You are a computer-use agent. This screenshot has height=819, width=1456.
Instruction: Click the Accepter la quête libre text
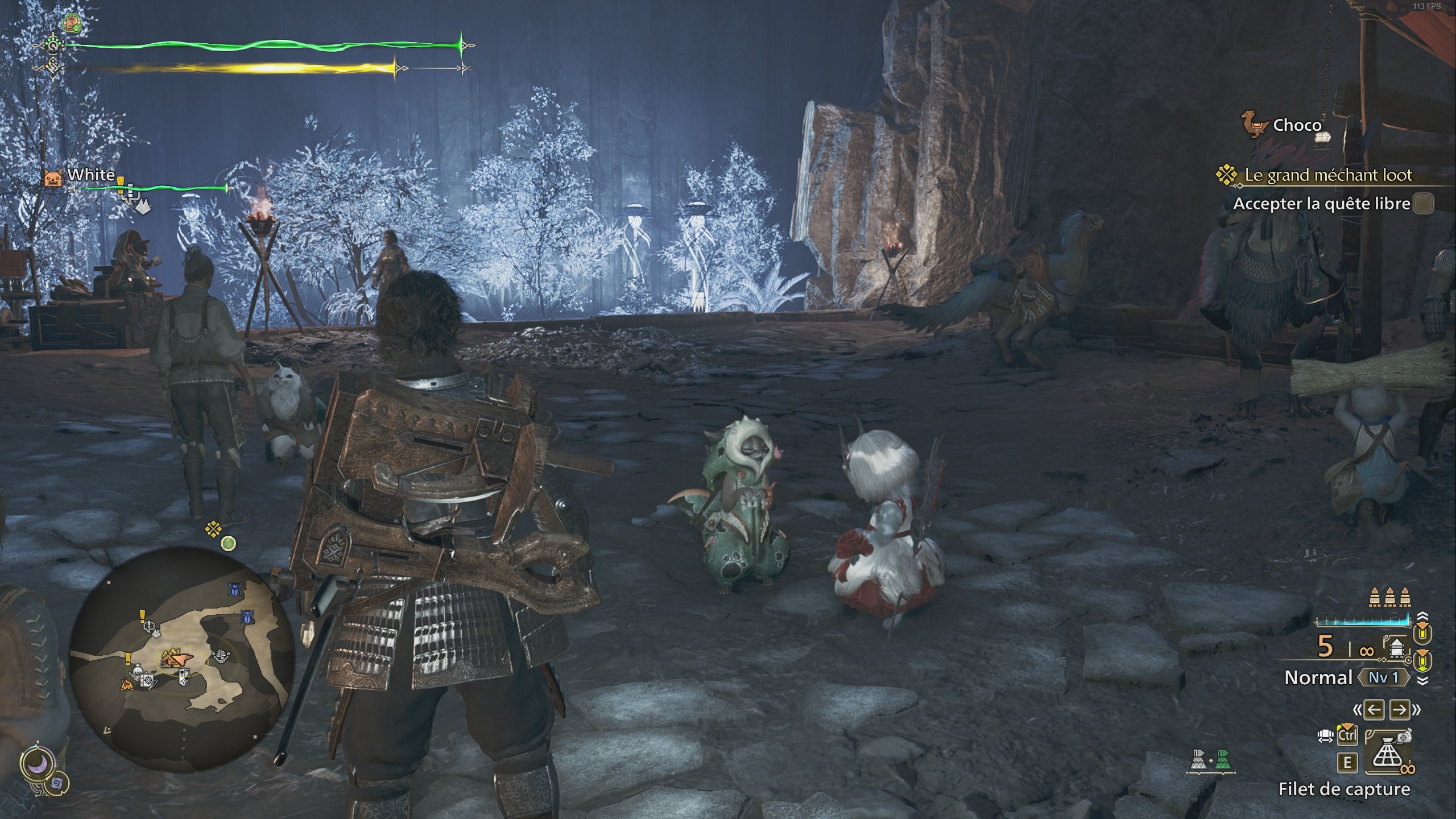coord(1325,204)
